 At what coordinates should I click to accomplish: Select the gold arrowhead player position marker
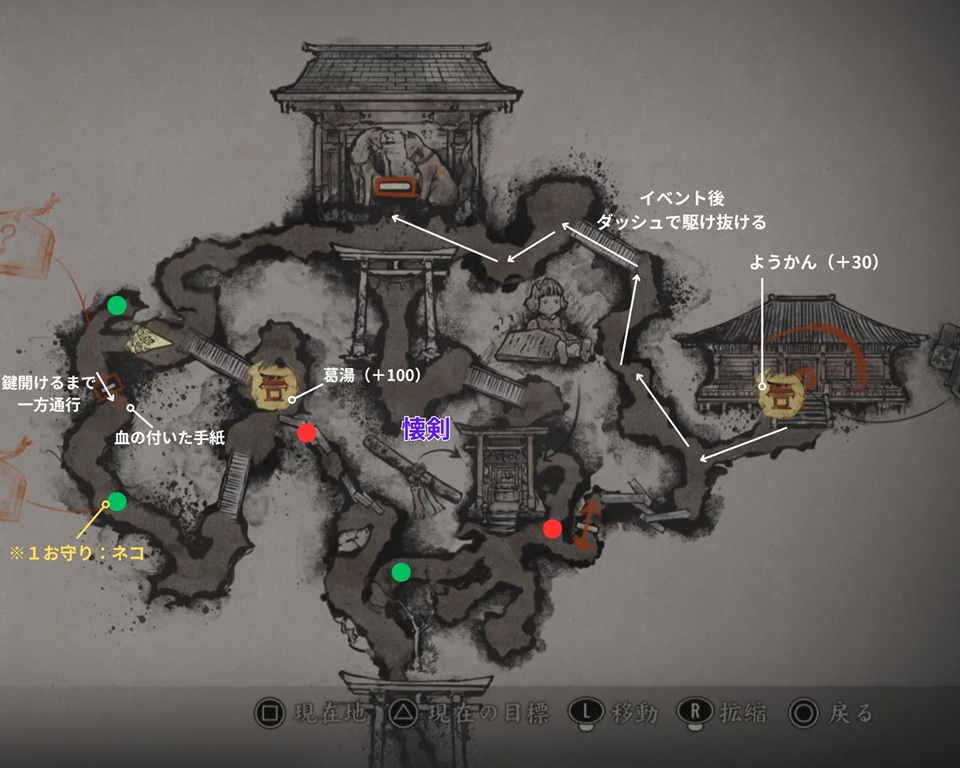(151, 342)
